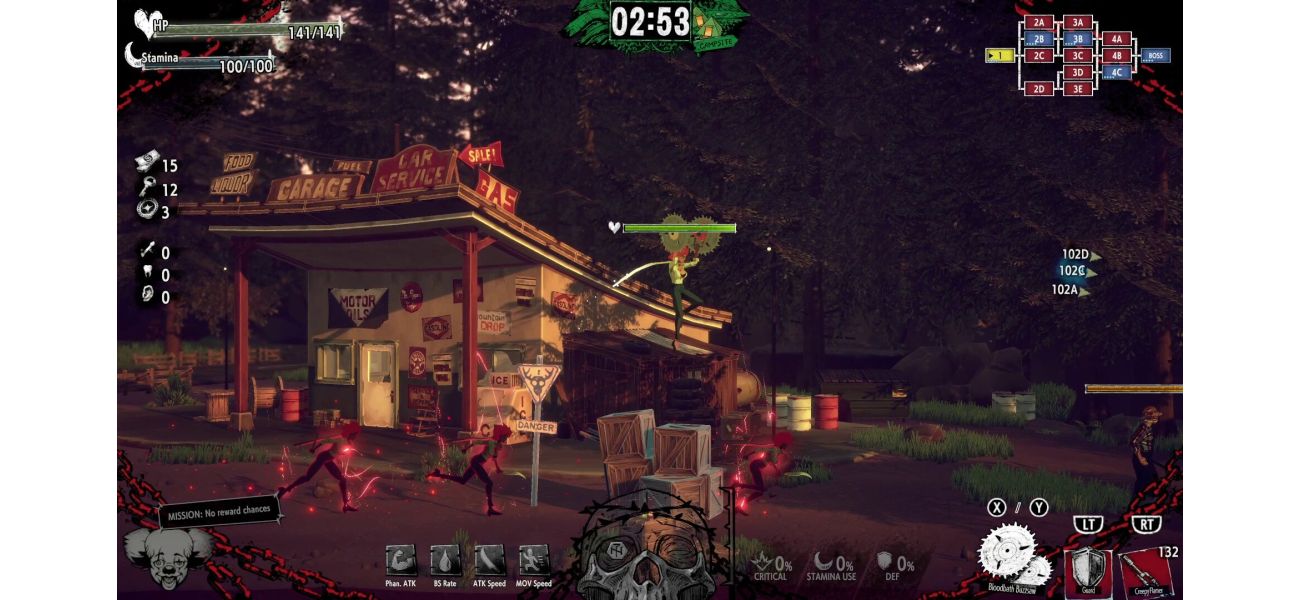Pick the 3C node on the stage map
The height and width of the screenshot is (600, 1300).
tap(1077, 56)
